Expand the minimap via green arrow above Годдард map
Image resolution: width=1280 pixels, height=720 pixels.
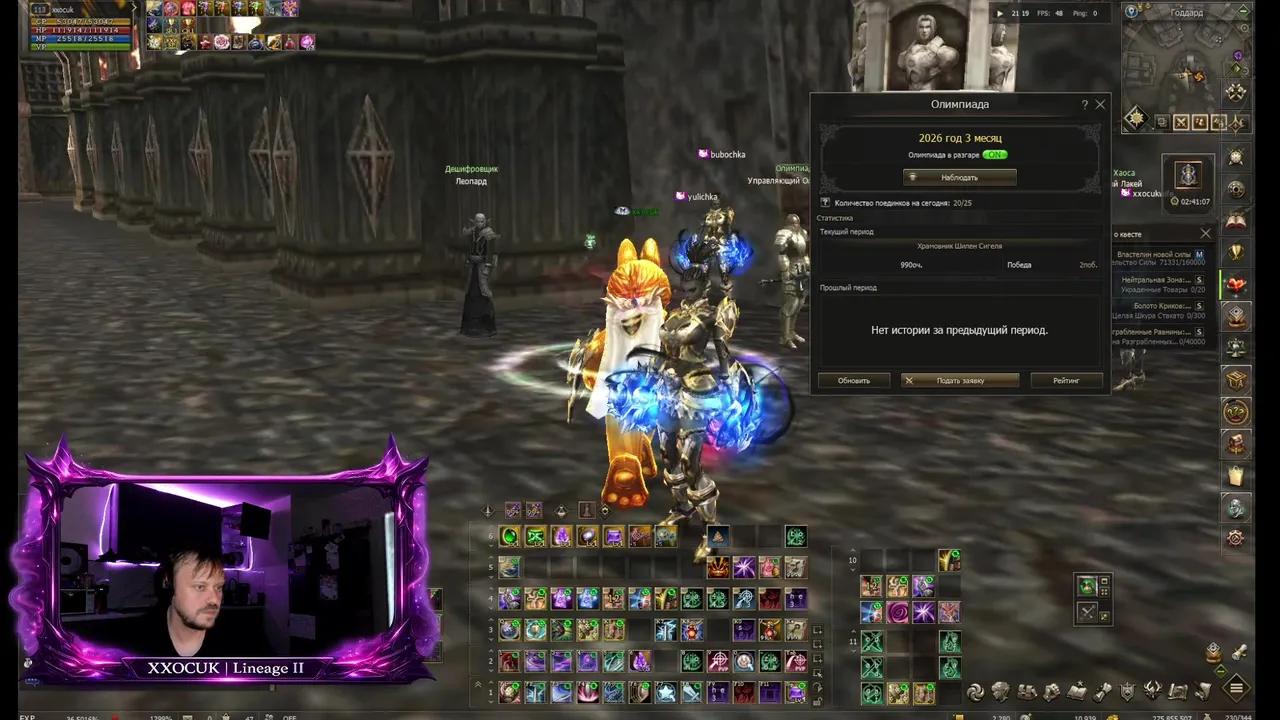(1243, 10)
